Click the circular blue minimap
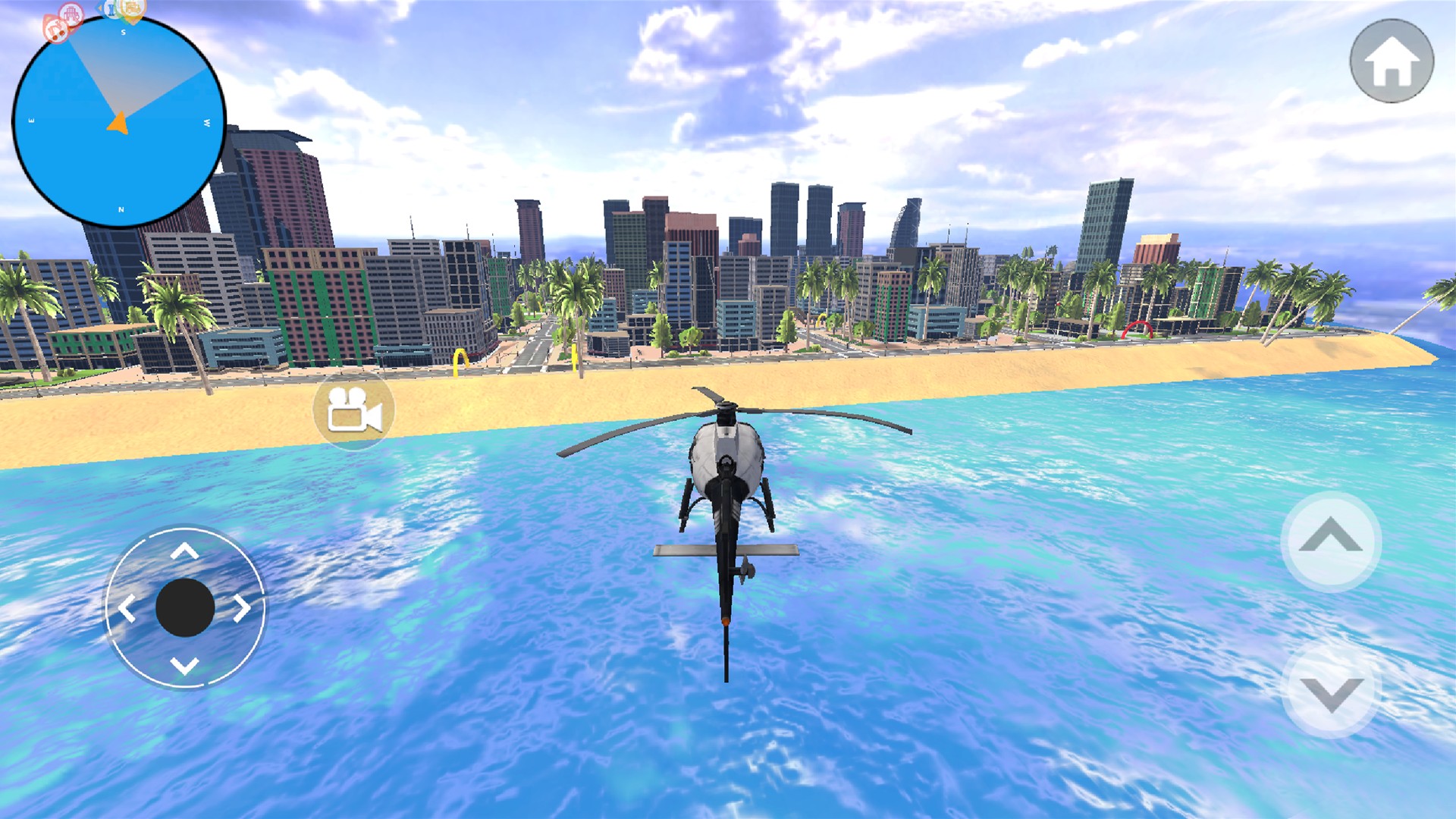 (119, 123)
